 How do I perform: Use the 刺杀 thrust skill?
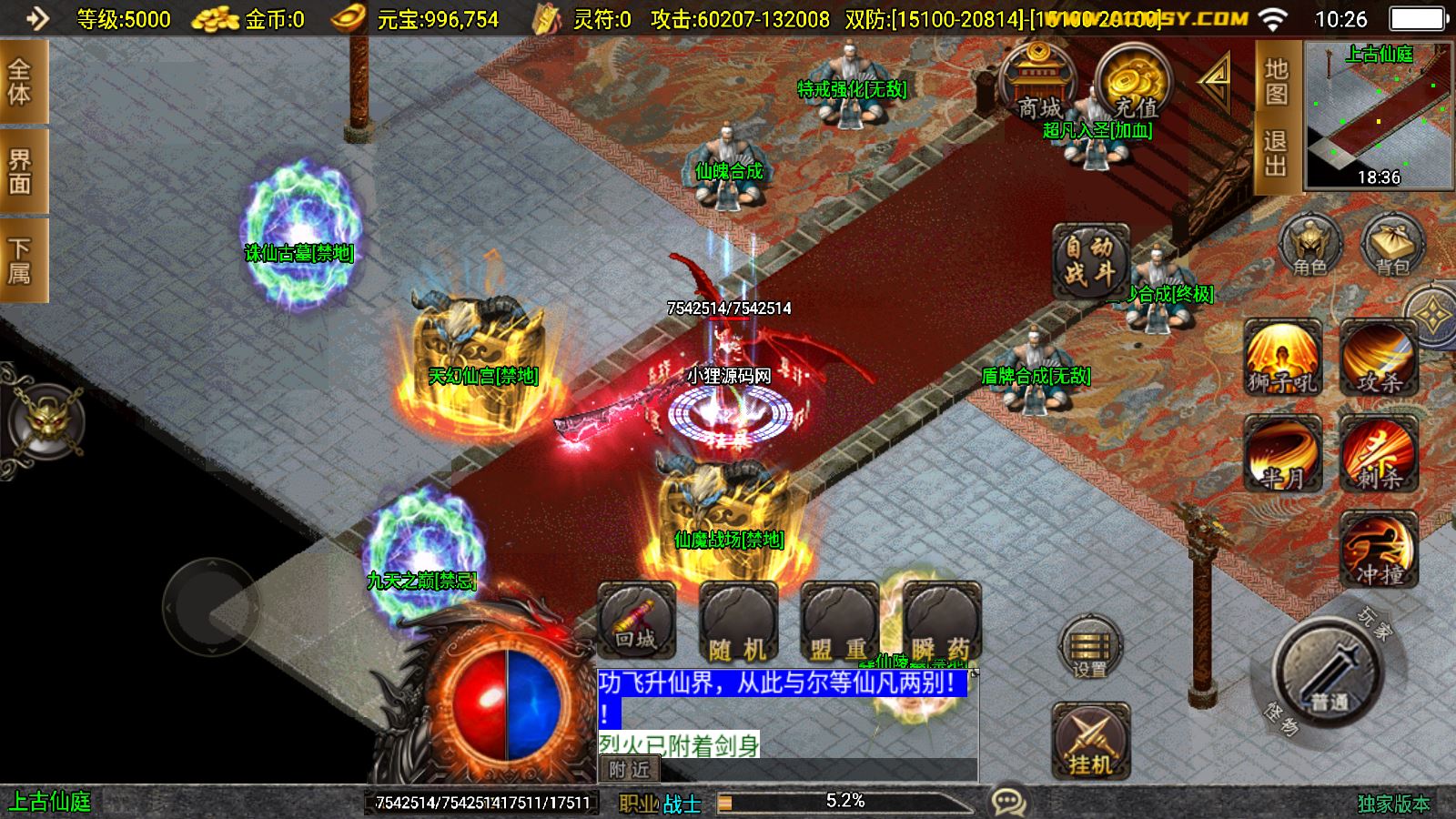pos(1379,453)
